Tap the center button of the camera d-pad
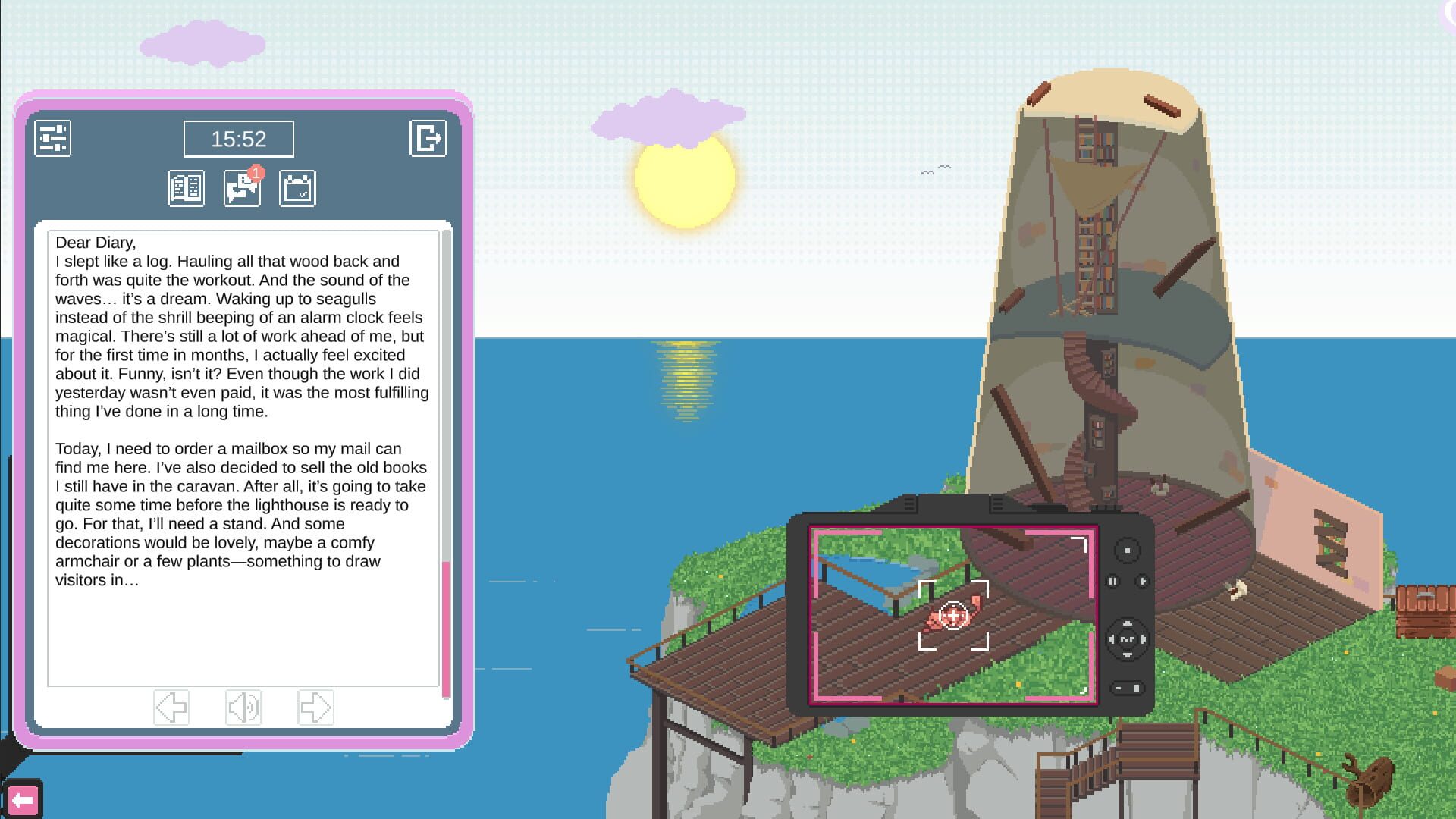 coord(1129,638)
